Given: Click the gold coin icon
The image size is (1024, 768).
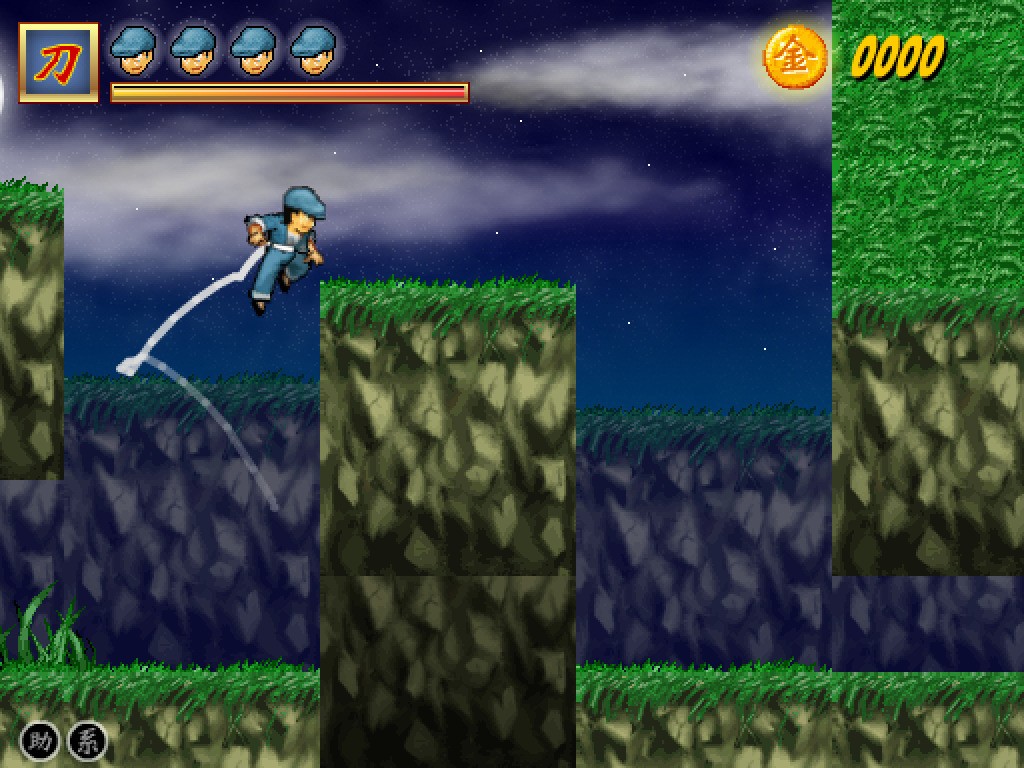Looking at the screenshot, I should coord(796,57).
